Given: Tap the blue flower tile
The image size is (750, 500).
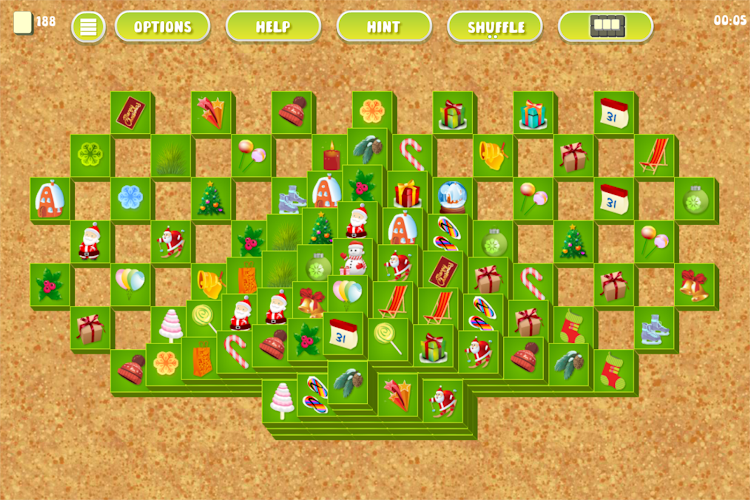Looking at the screenshot, I should point(131,196).
